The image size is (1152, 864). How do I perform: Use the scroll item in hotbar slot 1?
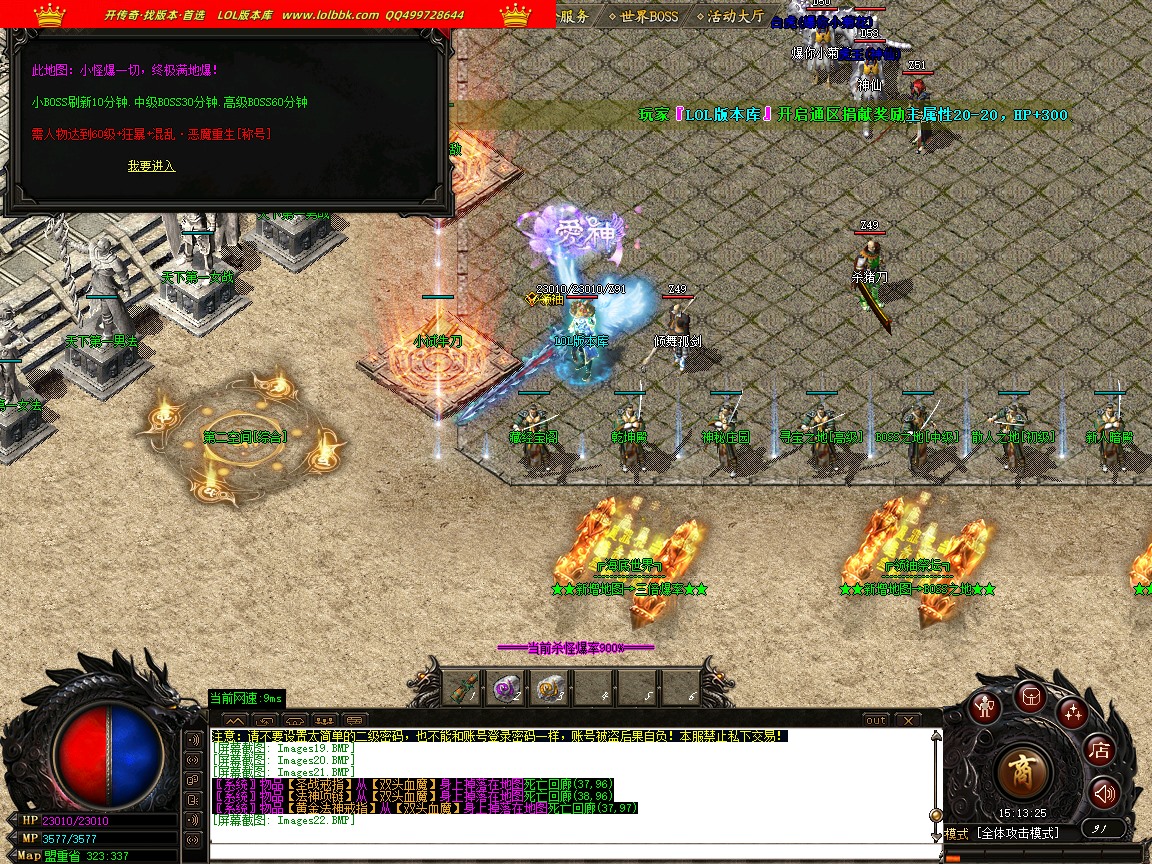(458, 689)
